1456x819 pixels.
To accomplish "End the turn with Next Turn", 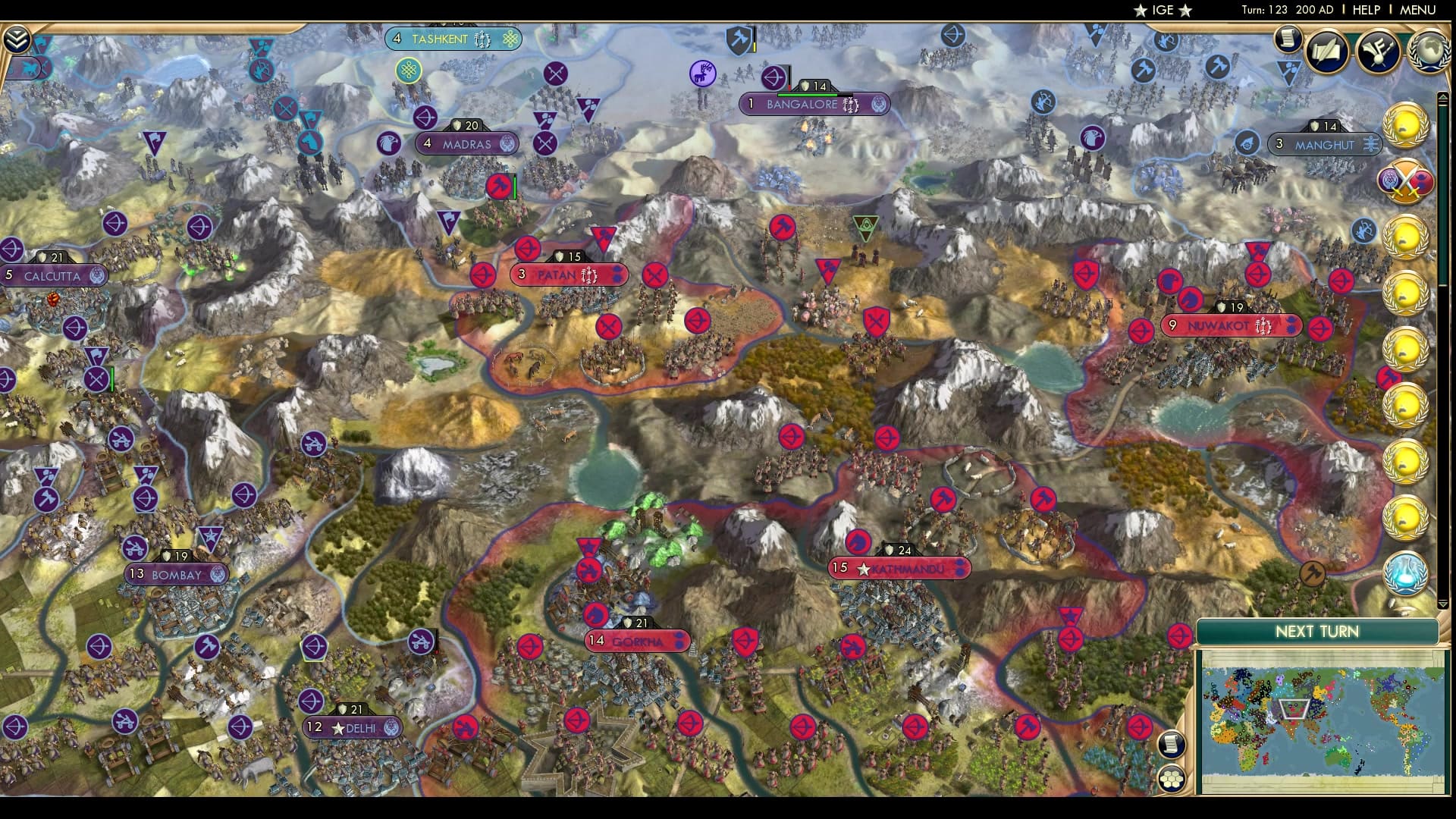I will (x=1316, y=632).
